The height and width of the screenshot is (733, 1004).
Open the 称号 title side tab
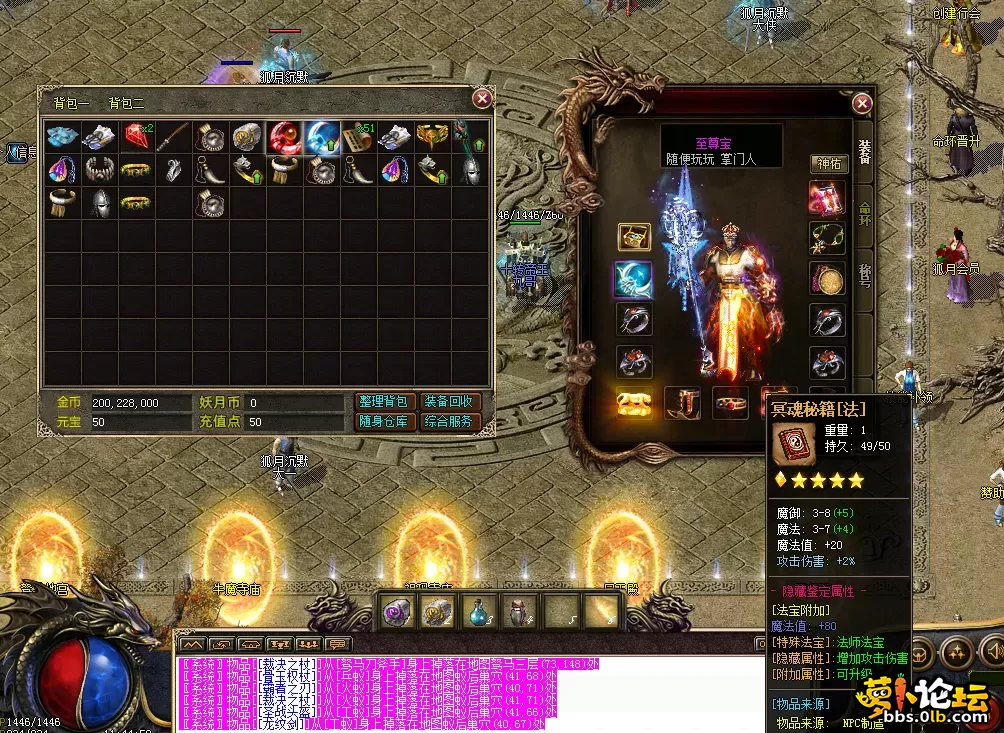pyautogui.click(x=864, y=275)
